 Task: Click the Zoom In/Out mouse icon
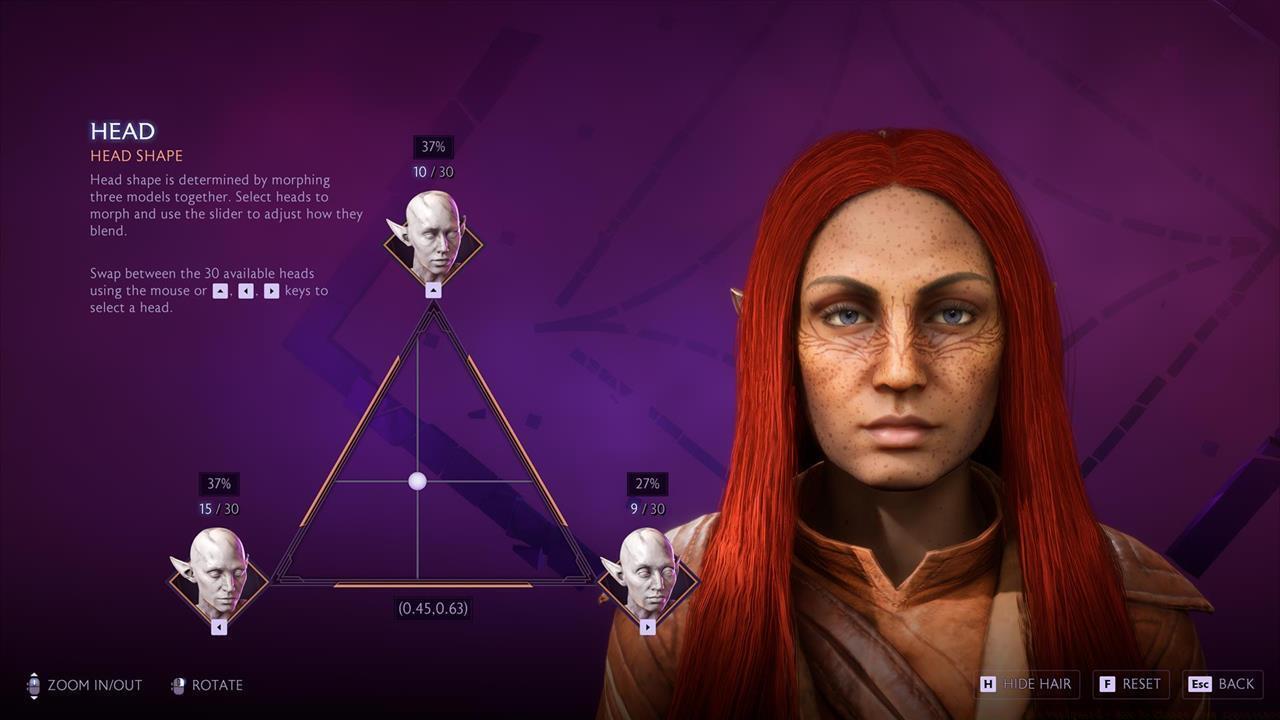(34, 685)
